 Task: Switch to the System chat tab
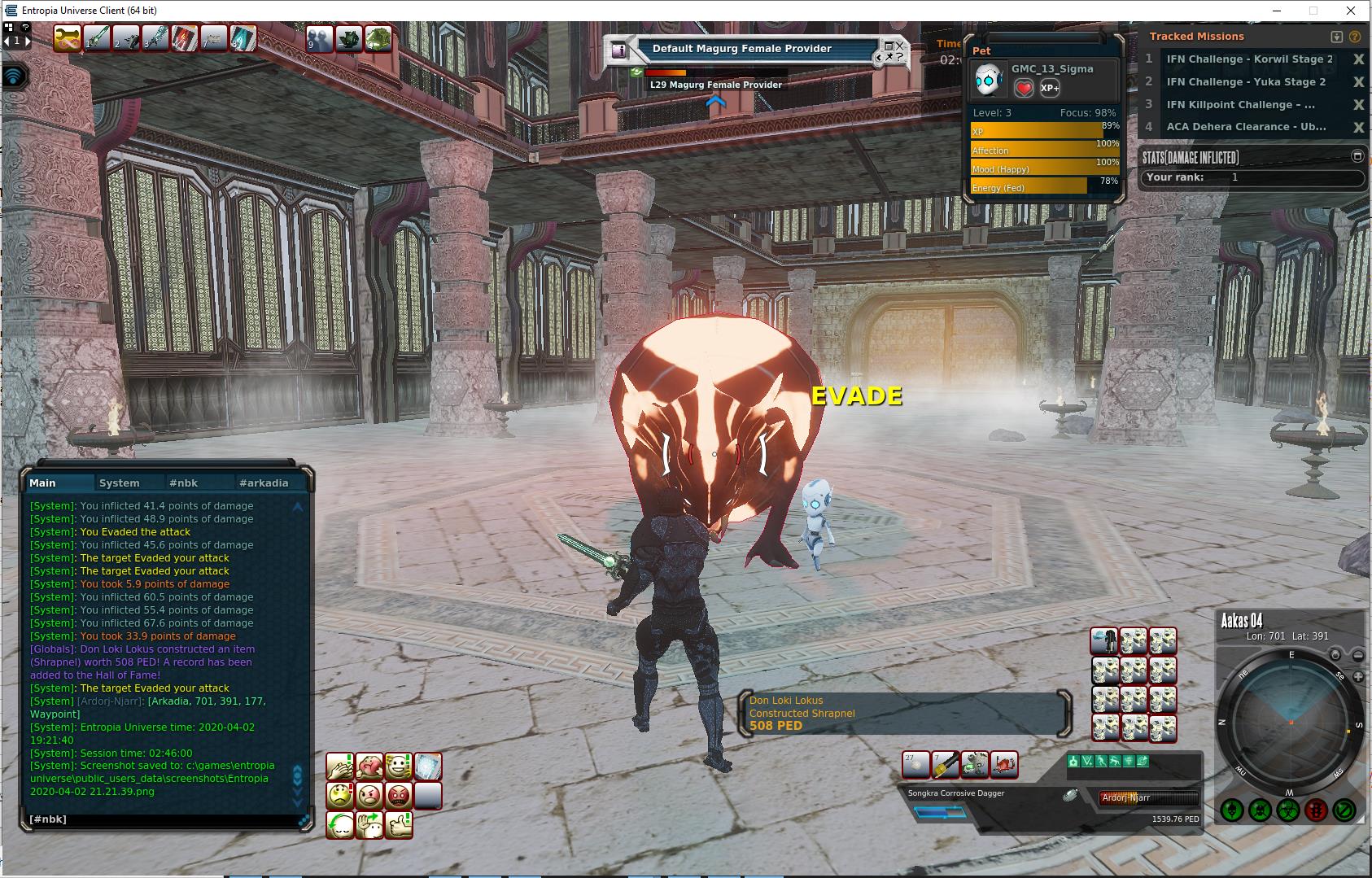point(119,483)
